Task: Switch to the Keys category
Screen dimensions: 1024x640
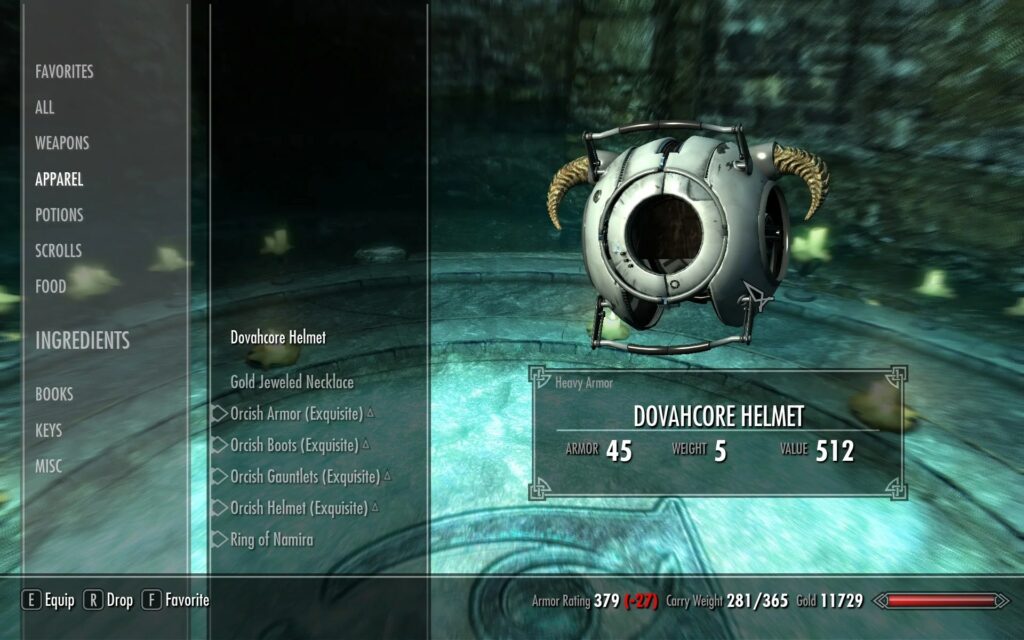Action: pyautogui.click(x=48, y=431)
